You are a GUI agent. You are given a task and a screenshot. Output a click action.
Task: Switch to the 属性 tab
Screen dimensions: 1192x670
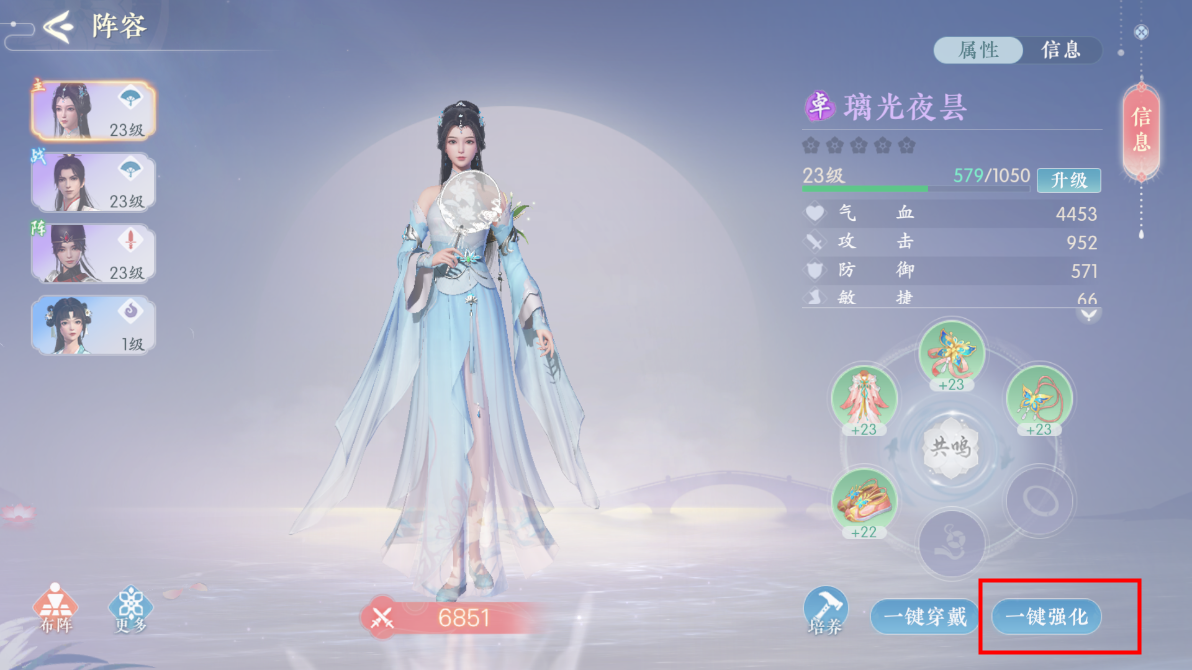(x=978, y=50)
